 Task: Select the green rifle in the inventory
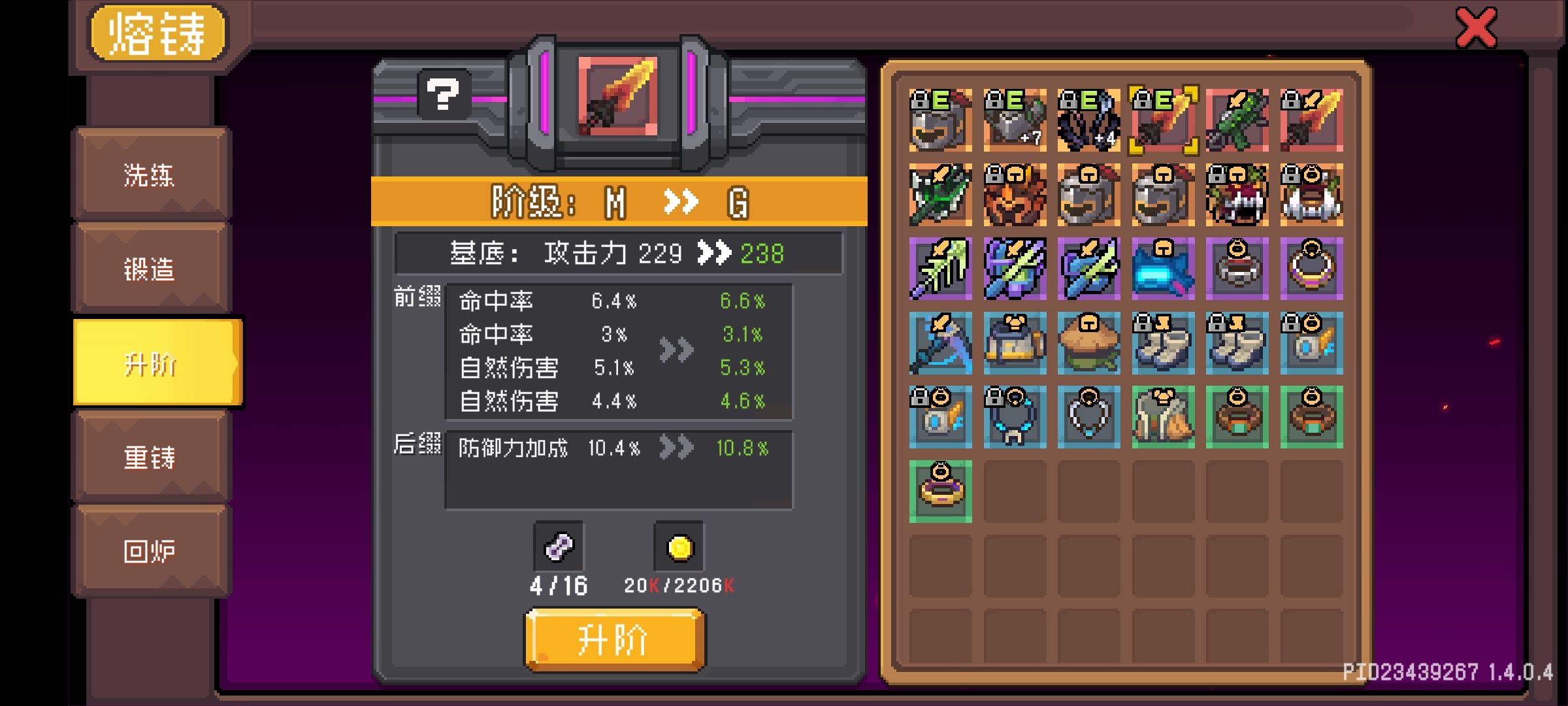pos(1237,121)
